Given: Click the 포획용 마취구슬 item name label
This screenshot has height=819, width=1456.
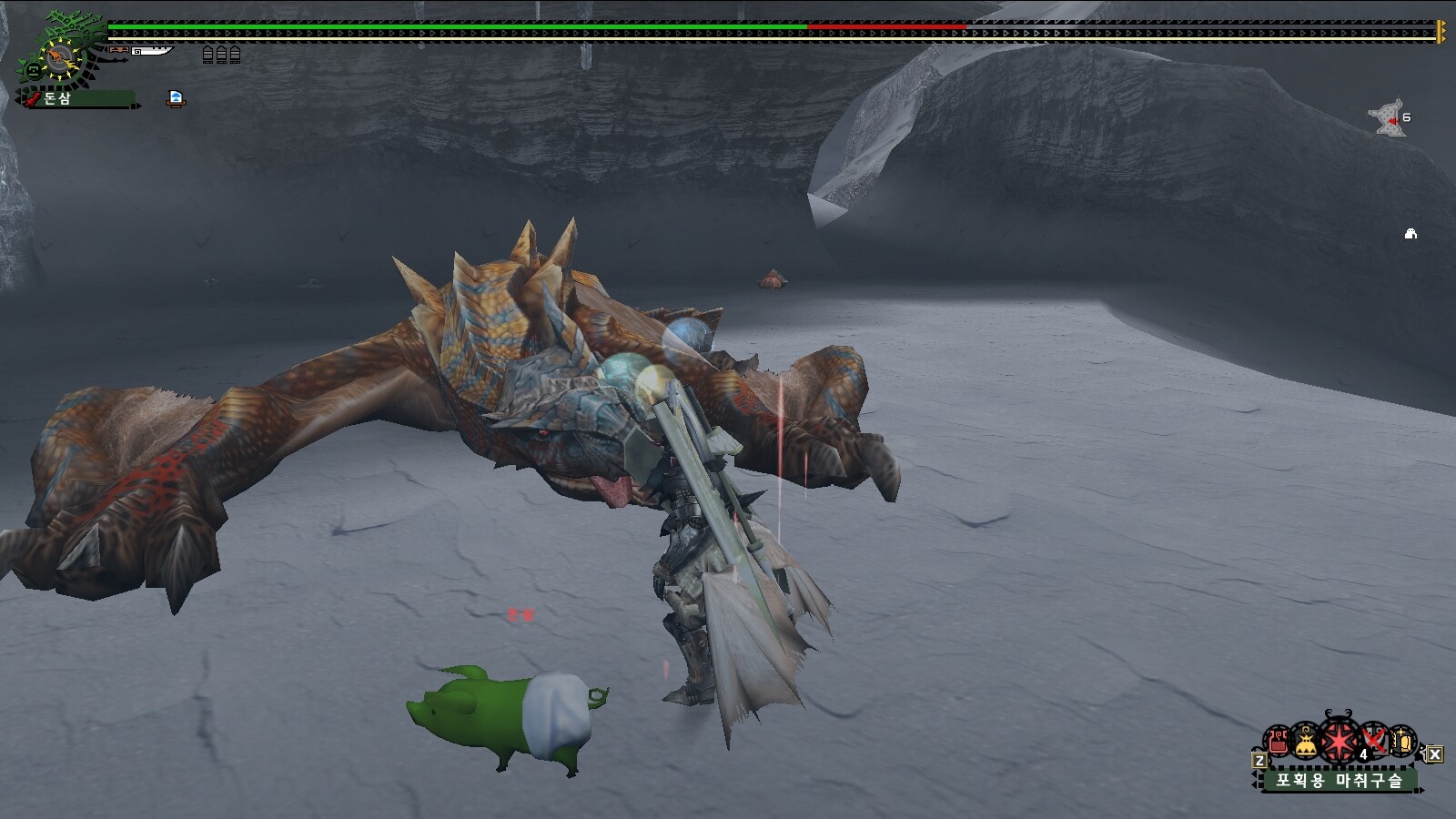Looking at the screenshot, I should pos(1339,780).
